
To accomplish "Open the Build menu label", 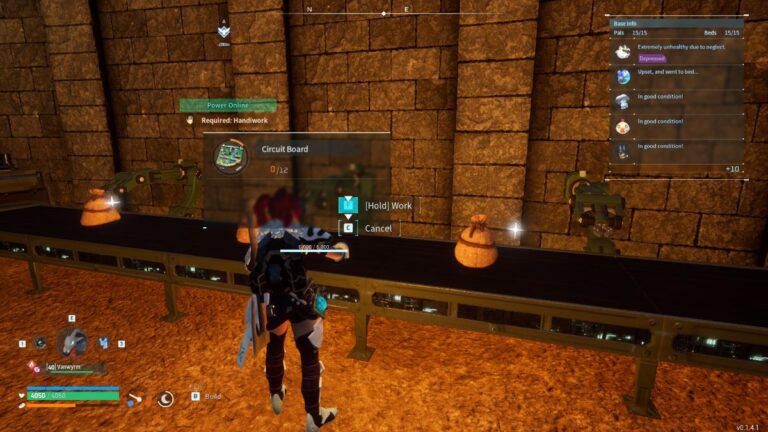I will (212, 396).
